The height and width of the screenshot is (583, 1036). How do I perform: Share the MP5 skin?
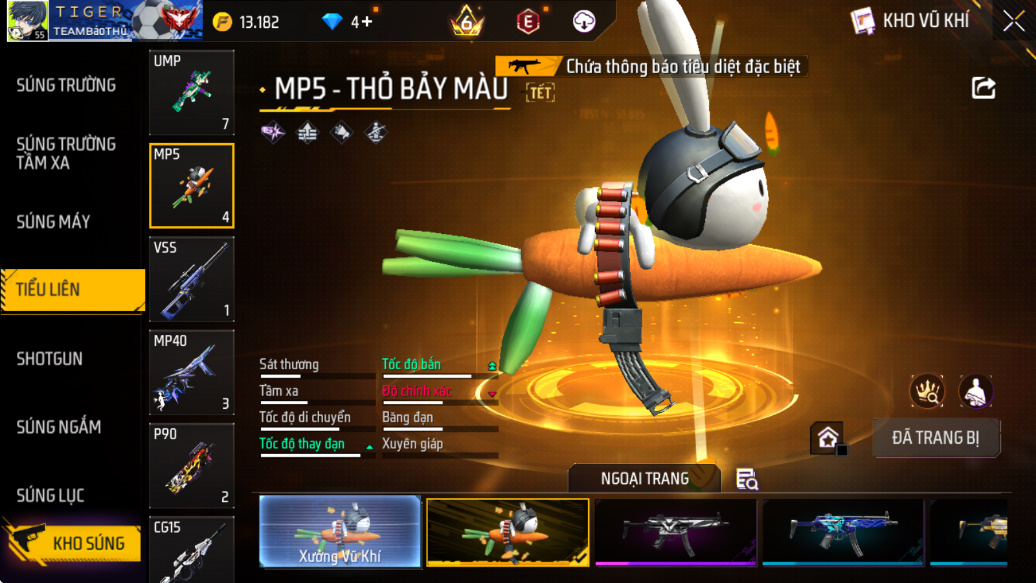click(x=983, y=88)
